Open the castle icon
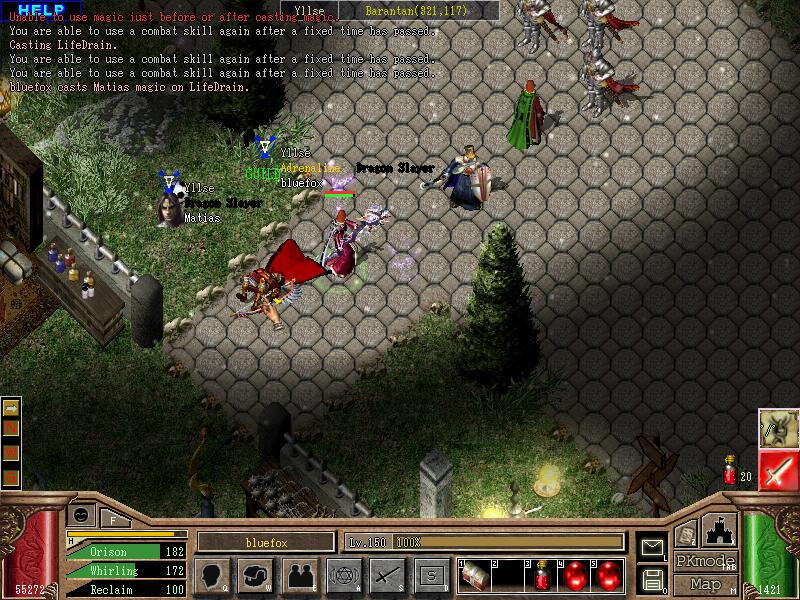Screen dimensions: 800x600 pos(721,529)
